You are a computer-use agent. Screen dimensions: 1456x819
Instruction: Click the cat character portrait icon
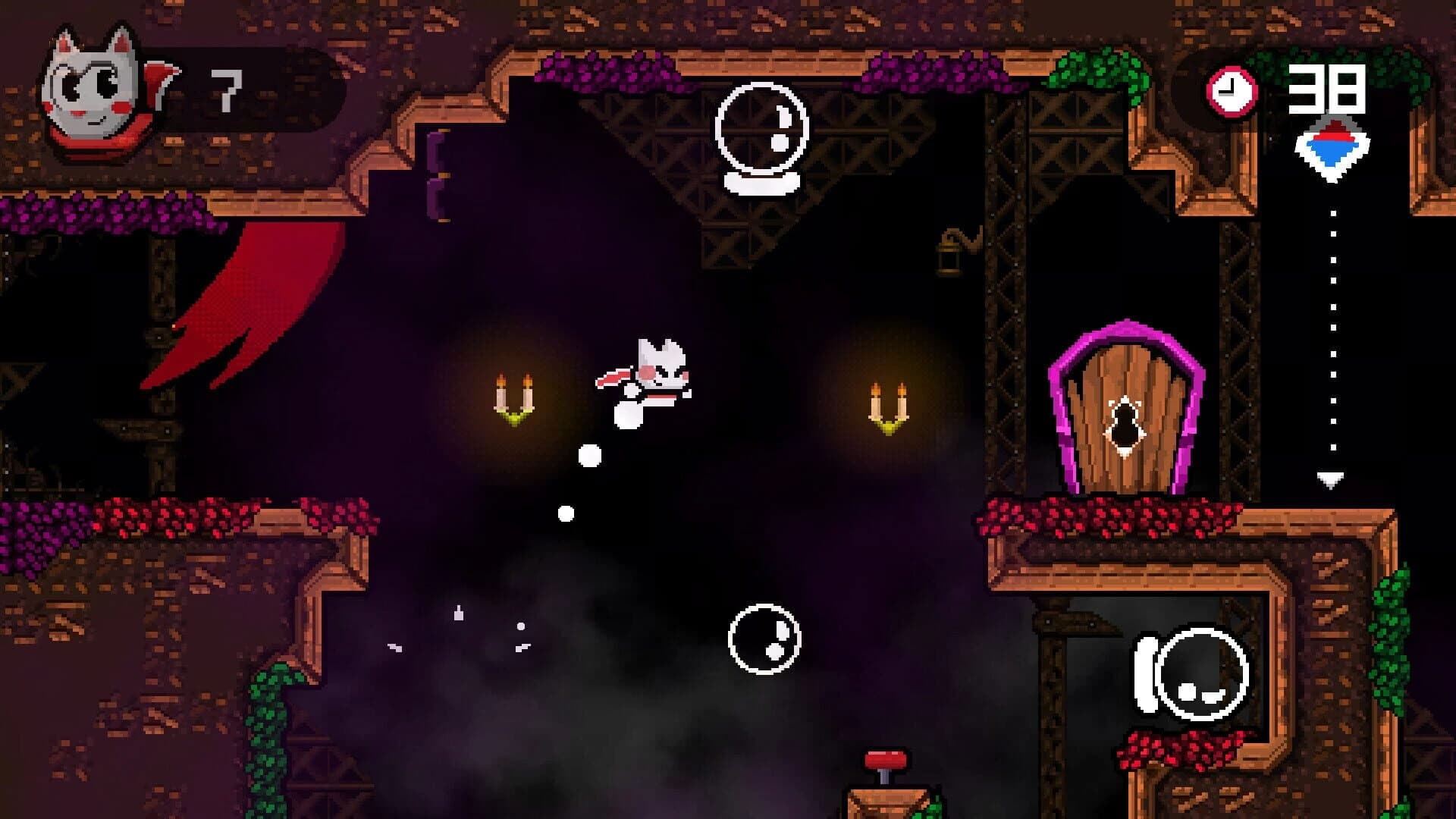click(91, 87)
